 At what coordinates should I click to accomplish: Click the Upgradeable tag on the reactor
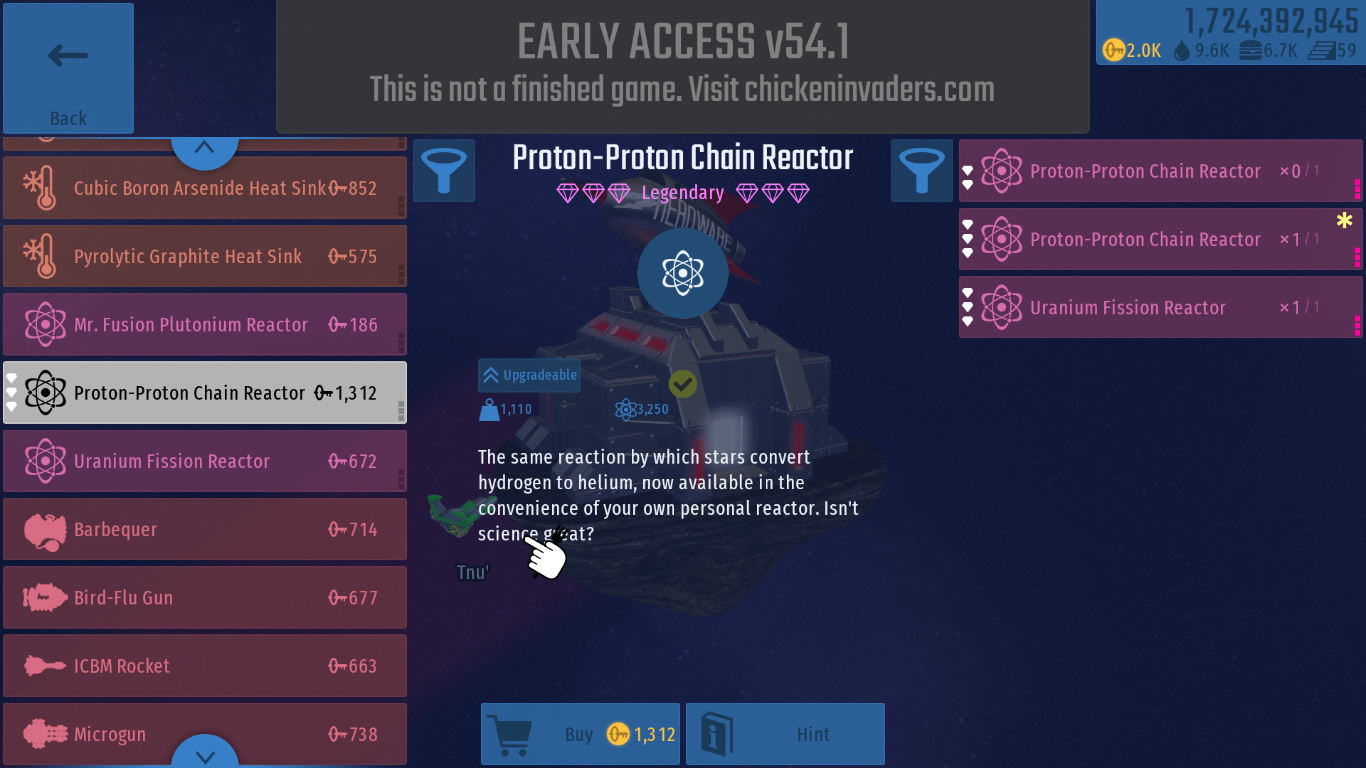pyautogui.click(x=529, y=375)
